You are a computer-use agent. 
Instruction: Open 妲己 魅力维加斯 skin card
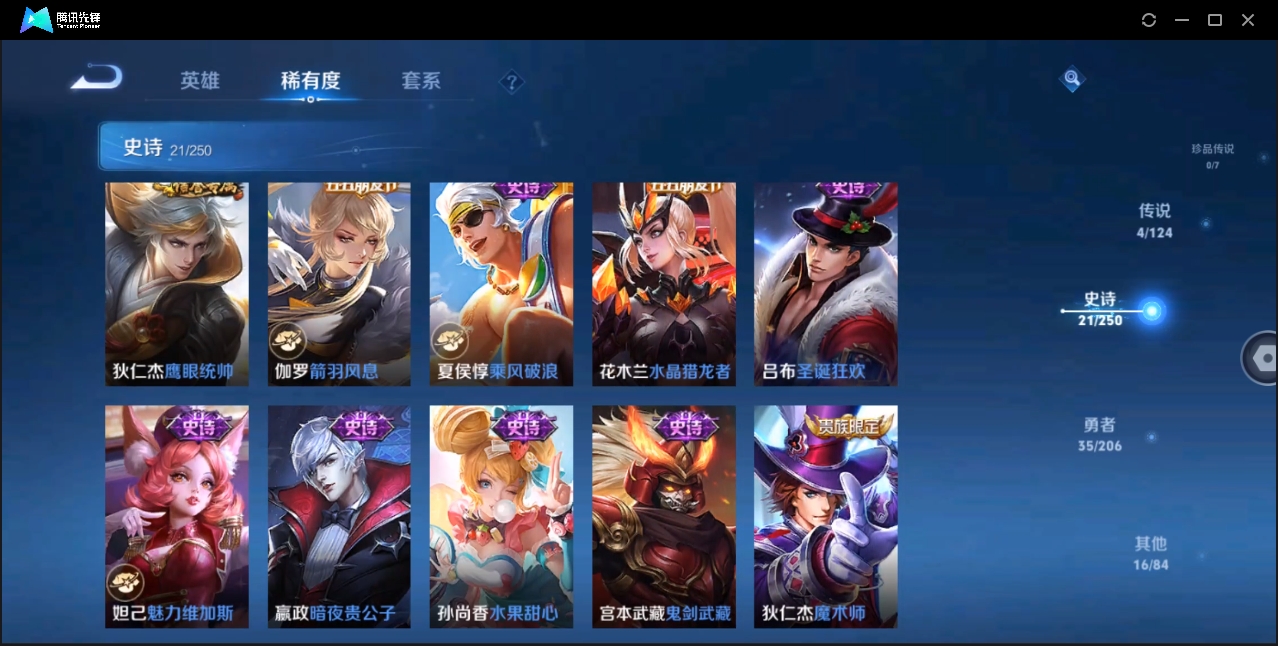tap(177, 516)
